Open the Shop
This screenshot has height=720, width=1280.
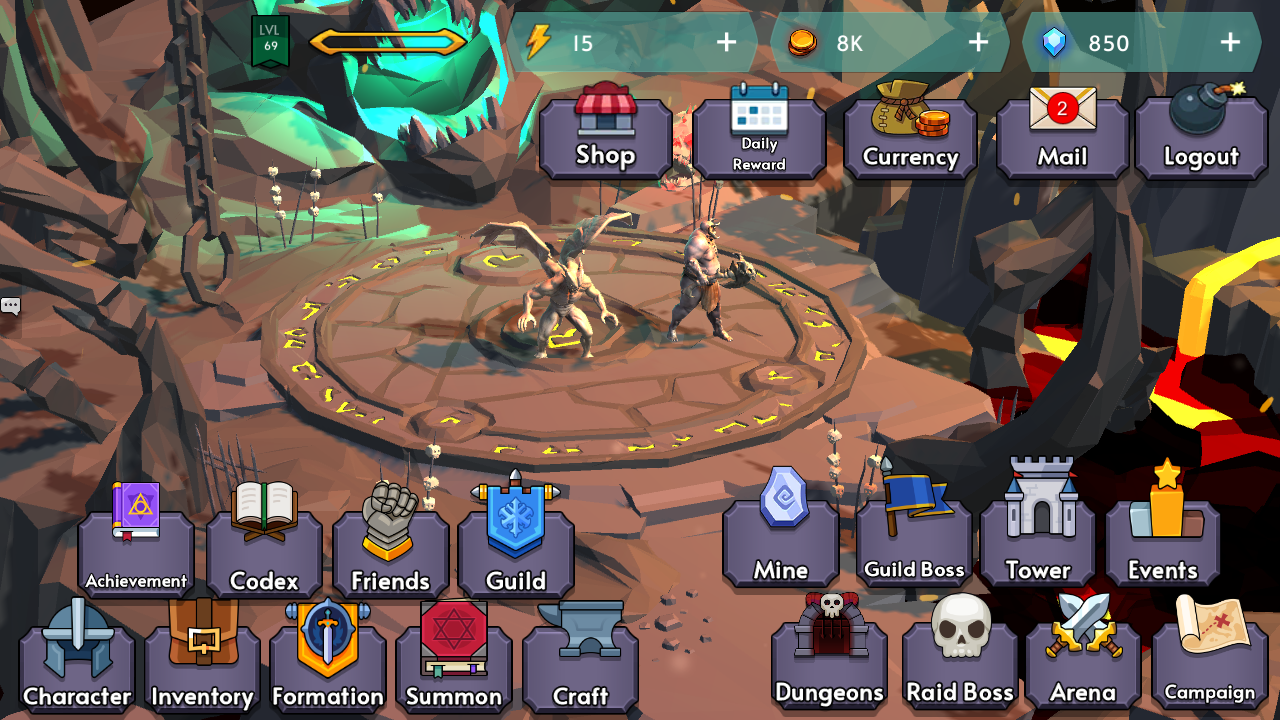(605, 135)
